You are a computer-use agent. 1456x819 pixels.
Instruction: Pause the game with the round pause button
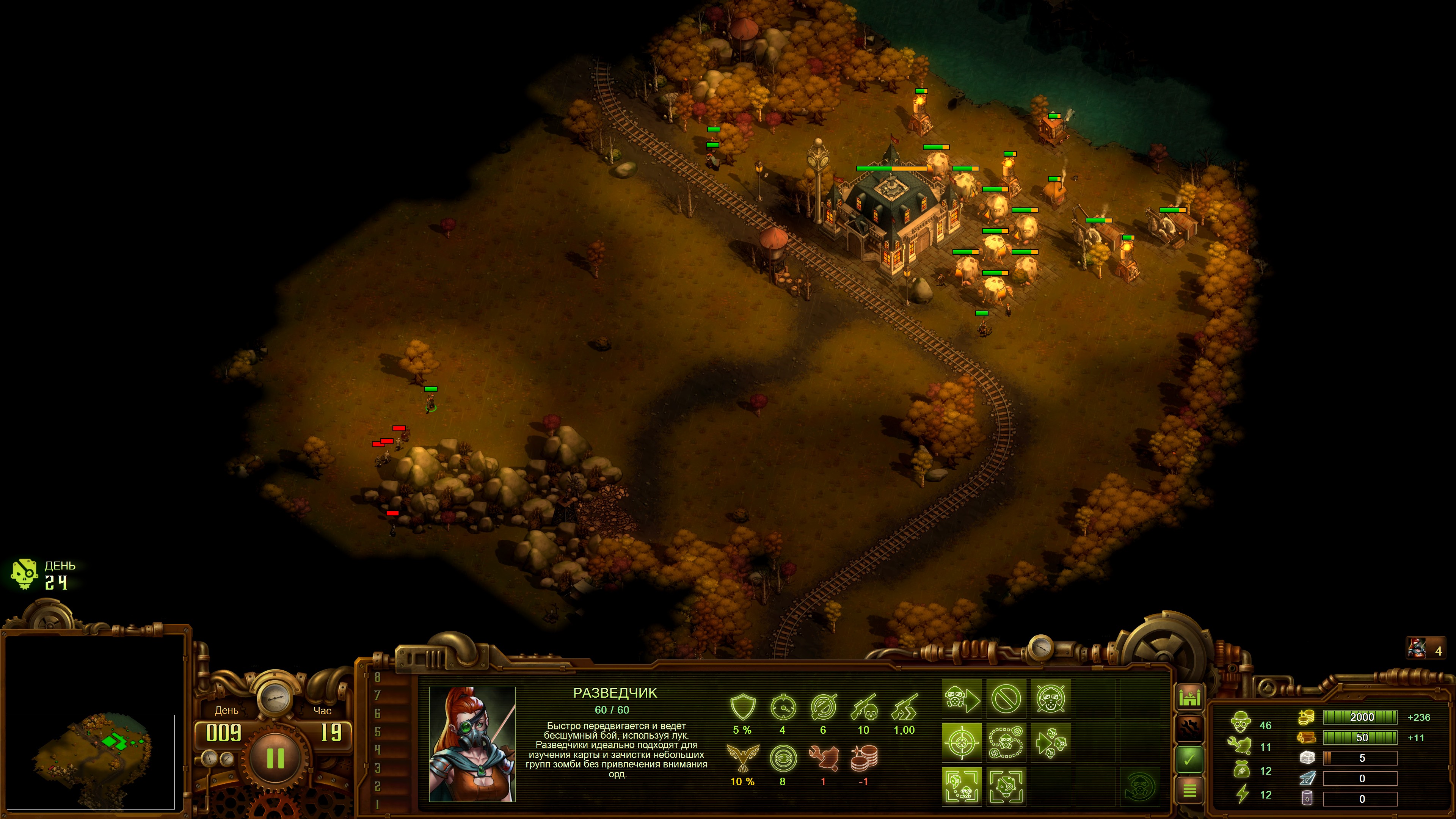[x=275, y=758]
